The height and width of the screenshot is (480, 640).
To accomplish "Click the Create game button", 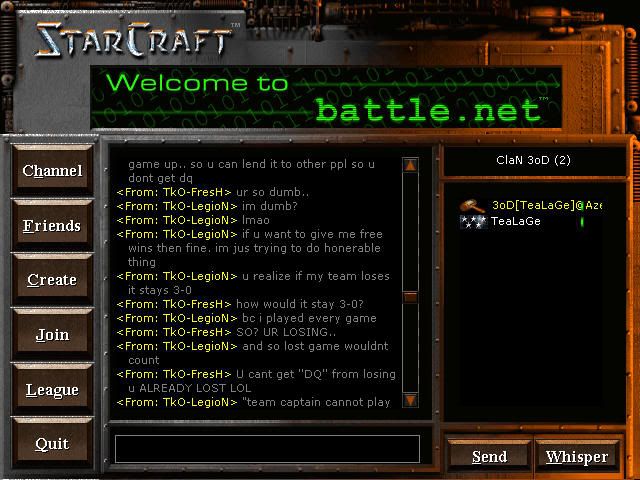I will pos(52,280).
